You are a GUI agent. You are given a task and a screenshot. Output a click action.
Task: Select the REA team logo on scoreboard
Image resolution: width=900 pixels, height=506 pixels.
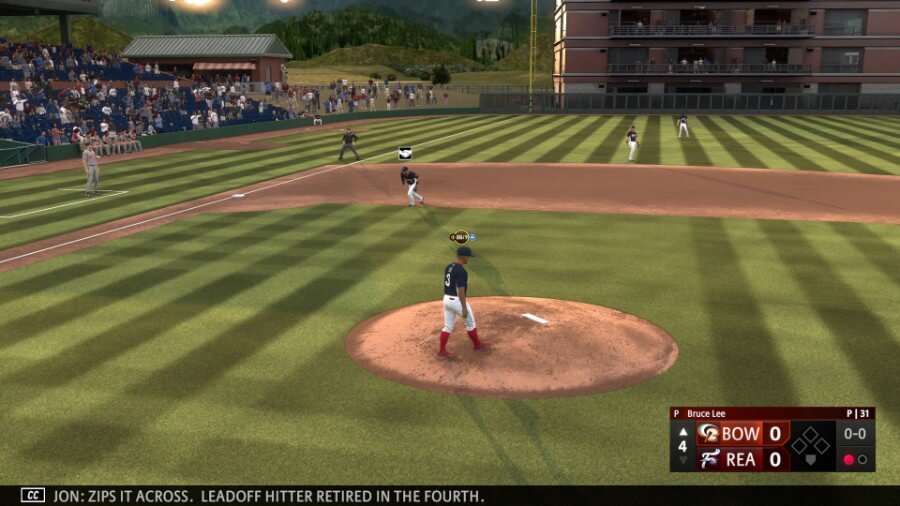pos(709,459)
